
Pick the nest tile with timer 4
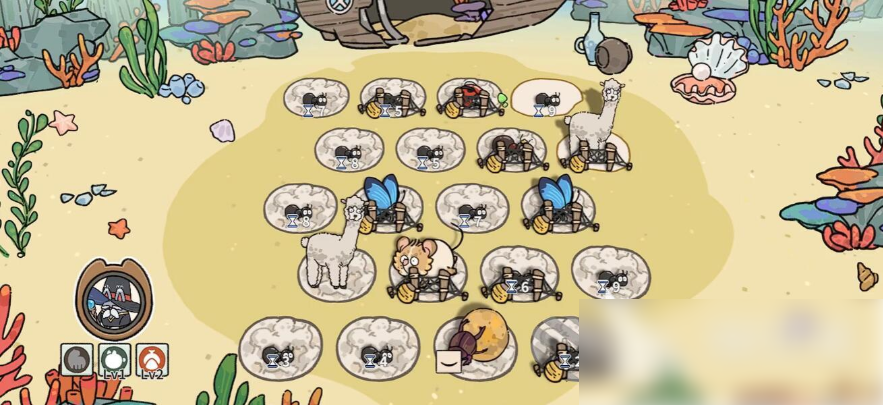(x=377, y=349)
